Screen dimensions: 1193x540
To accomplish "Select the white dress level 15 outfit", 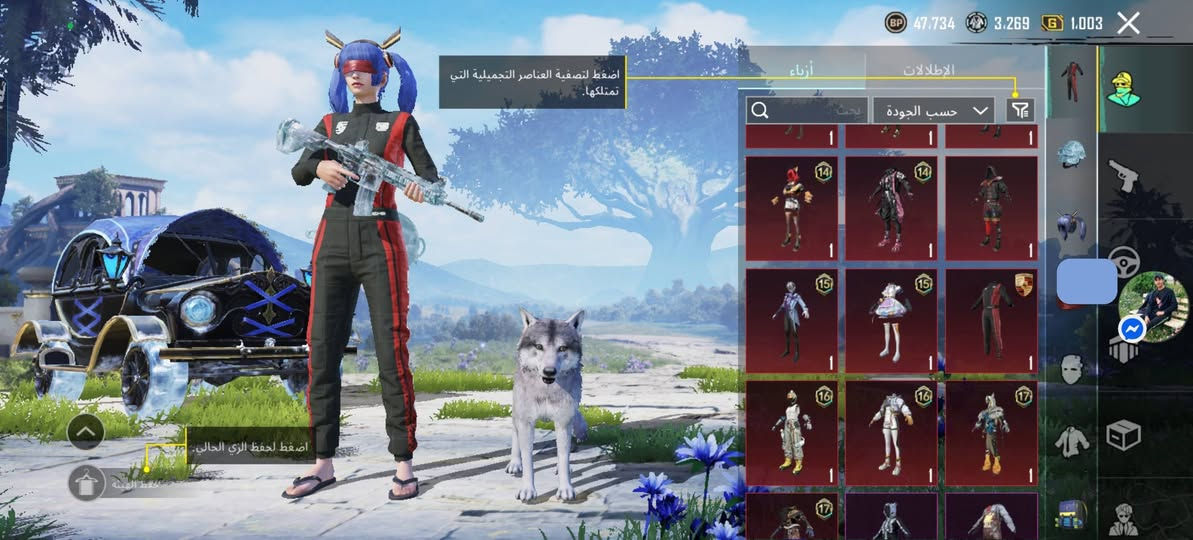I will pos(891,319).
